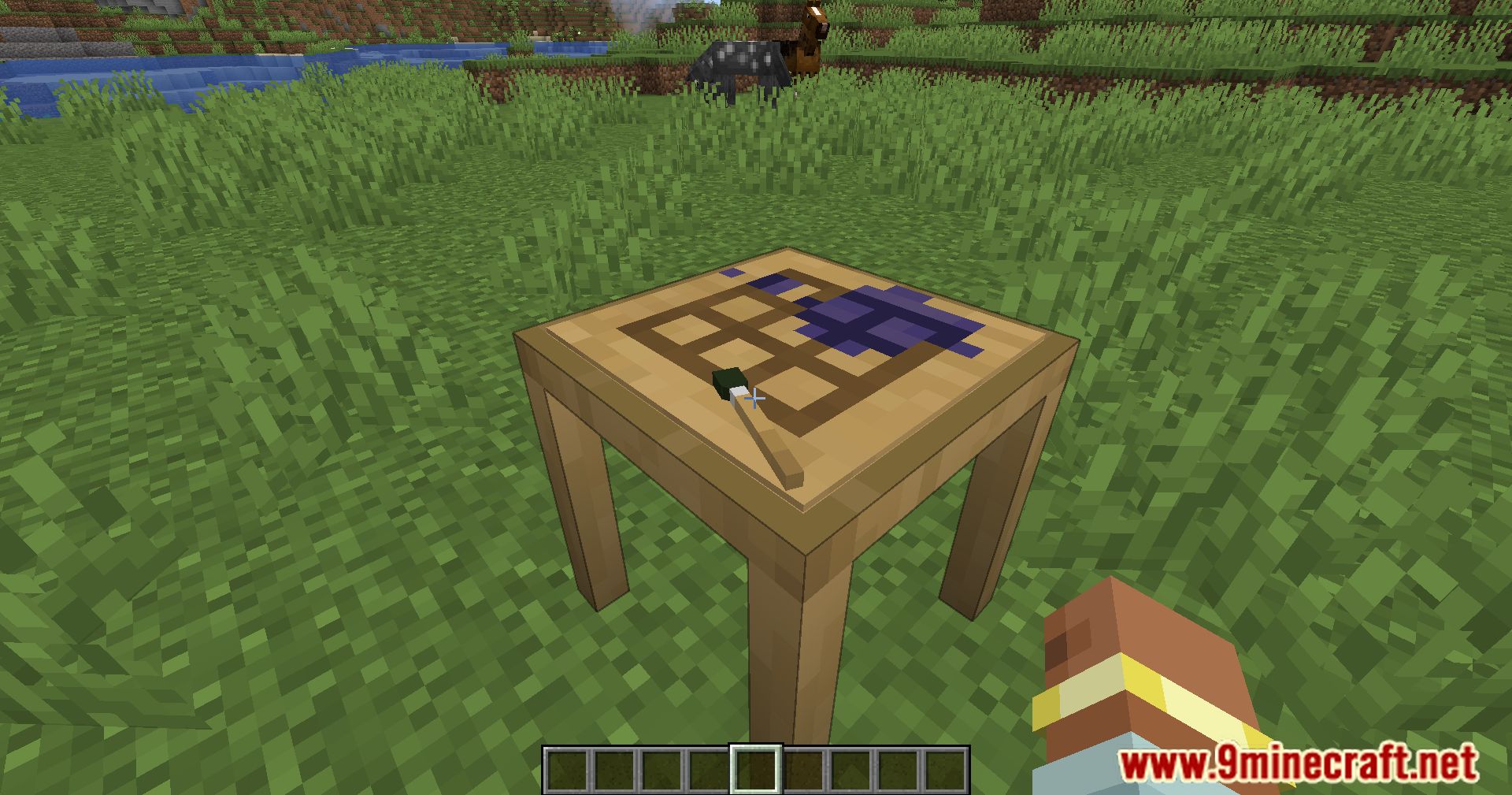
Task: Click the crosshair target point
Action: (757, 398)
